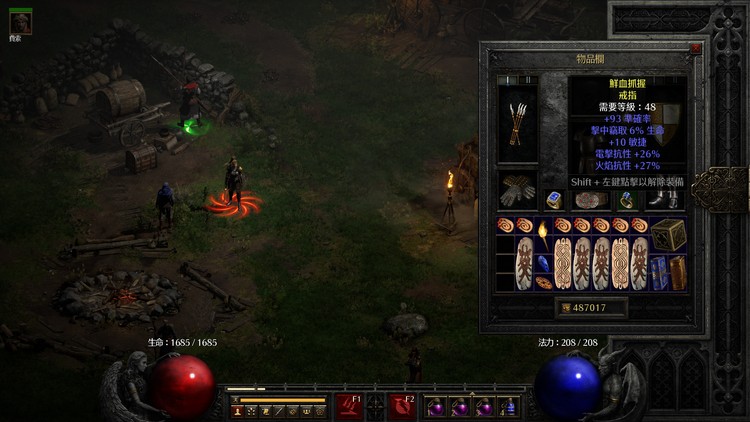The image size is (750, 422).
Task: Activate the F2 right-click skill icon
Action: tap(402, 405)
